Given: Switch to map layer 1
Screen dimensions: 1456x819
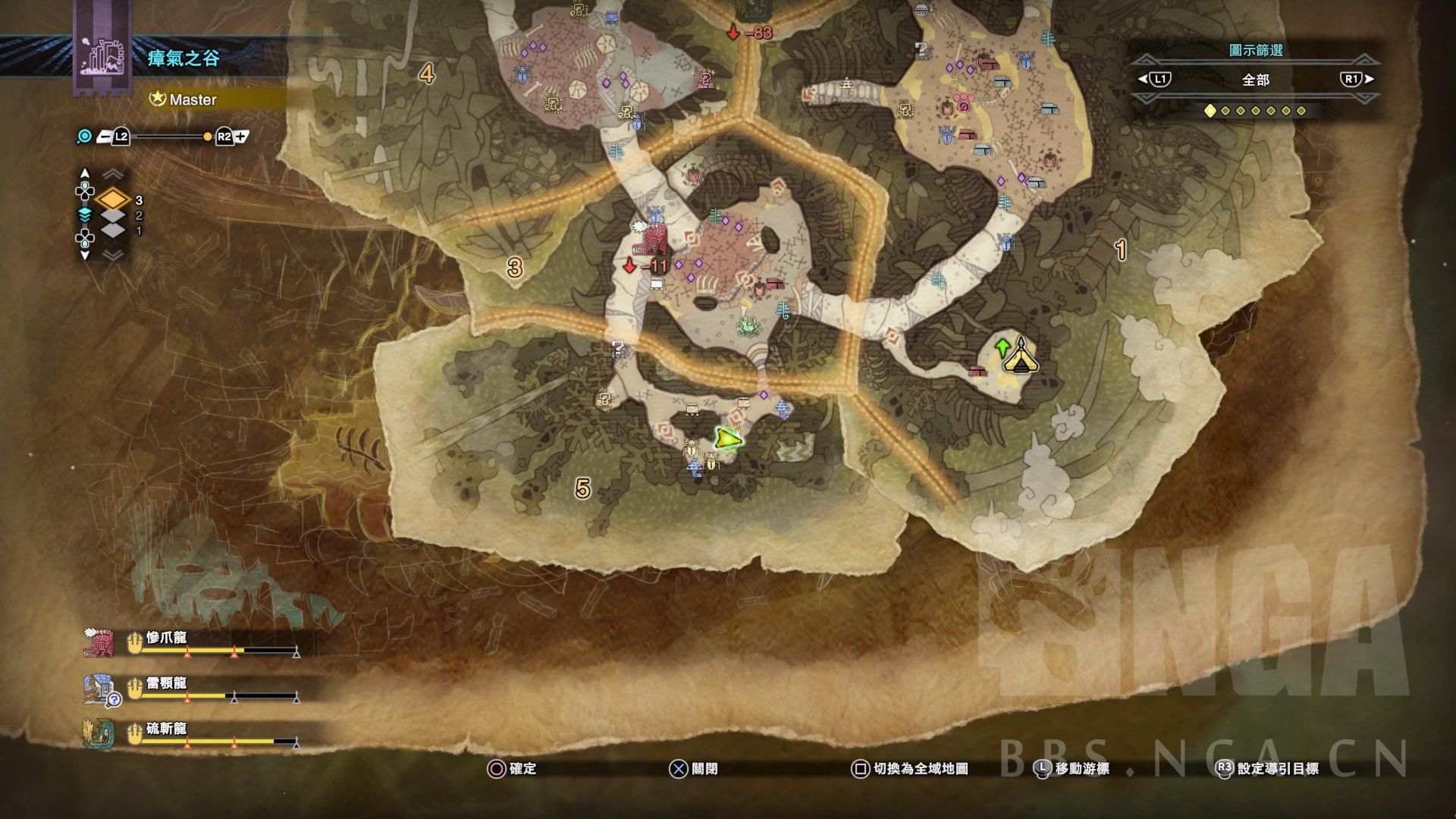Looking at the screenshot, I should click(x=114, y=231).
